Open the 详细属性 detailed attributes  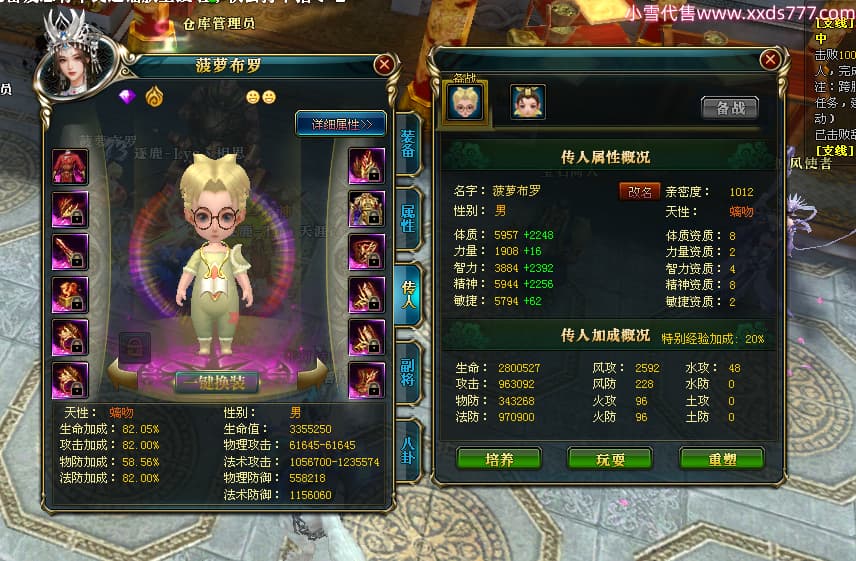pyautogui.click(x=341, y=124)
